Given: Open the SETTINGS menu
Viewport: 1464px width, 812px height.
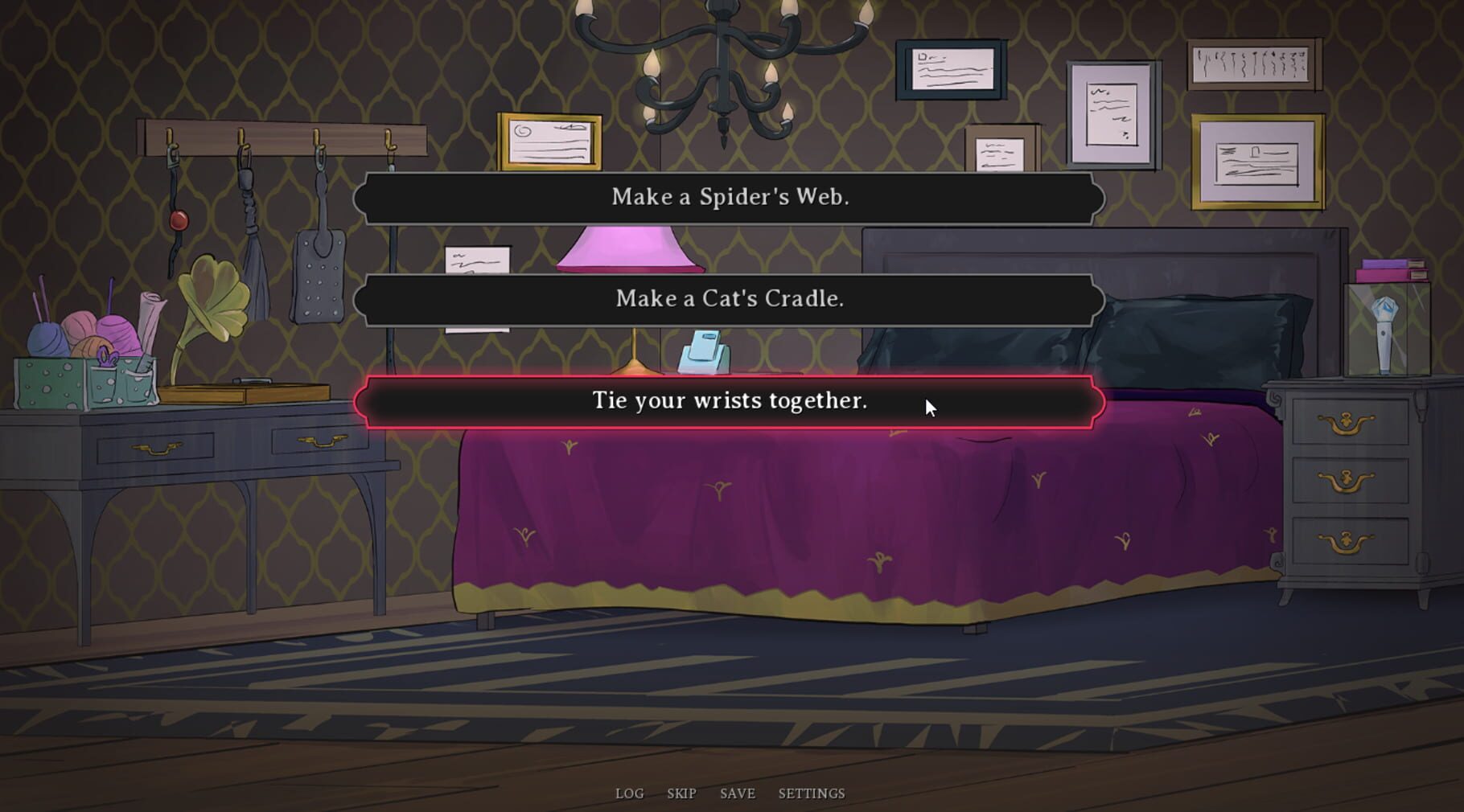Looking at the screenshot, I should click(810, 794).
